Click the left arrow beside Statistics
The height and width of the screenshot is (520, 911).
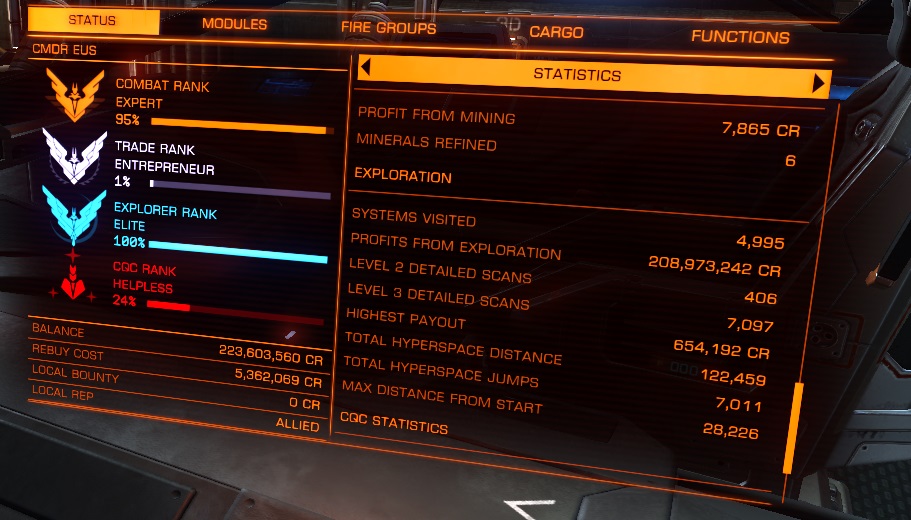(366, 68)
